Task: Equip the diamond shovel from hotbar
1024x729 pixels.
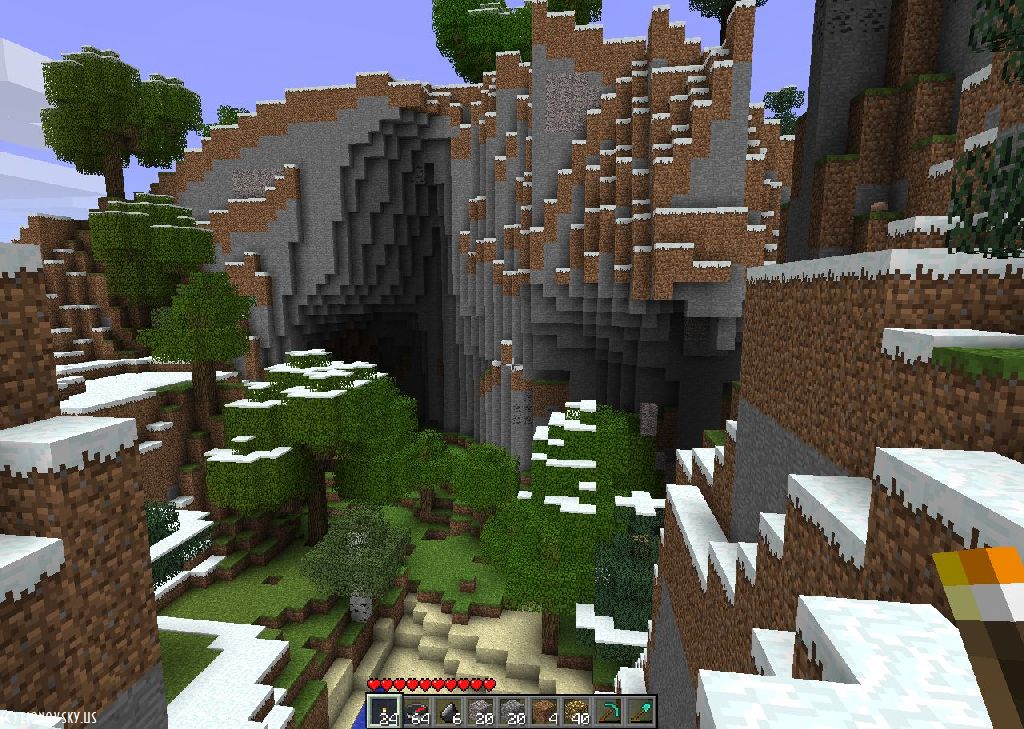Action: (x=641, y=711)
